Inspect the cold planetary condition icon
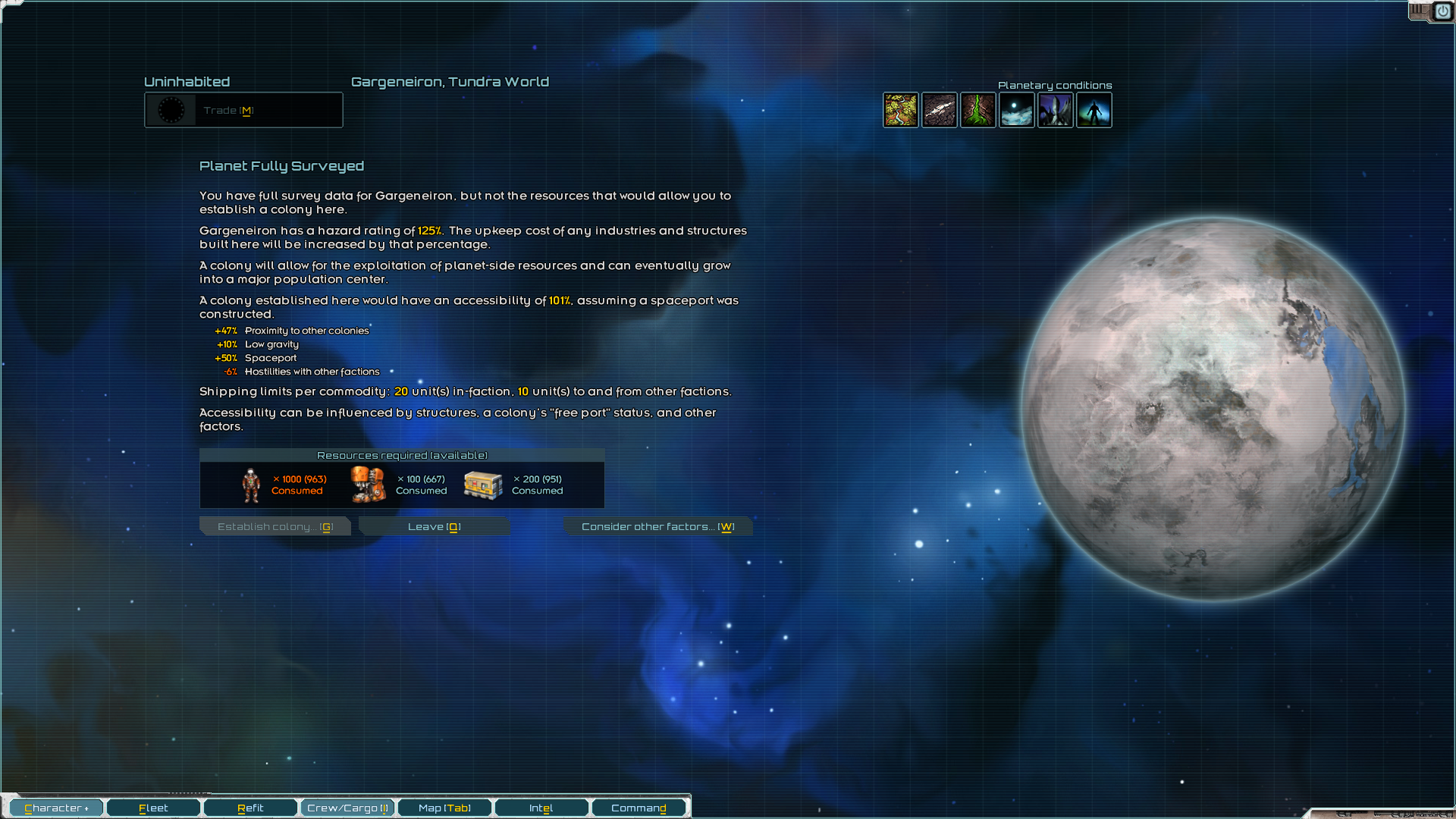Screen dimensions: 1456x819 pyautogui.click(x=1017, y=110)
